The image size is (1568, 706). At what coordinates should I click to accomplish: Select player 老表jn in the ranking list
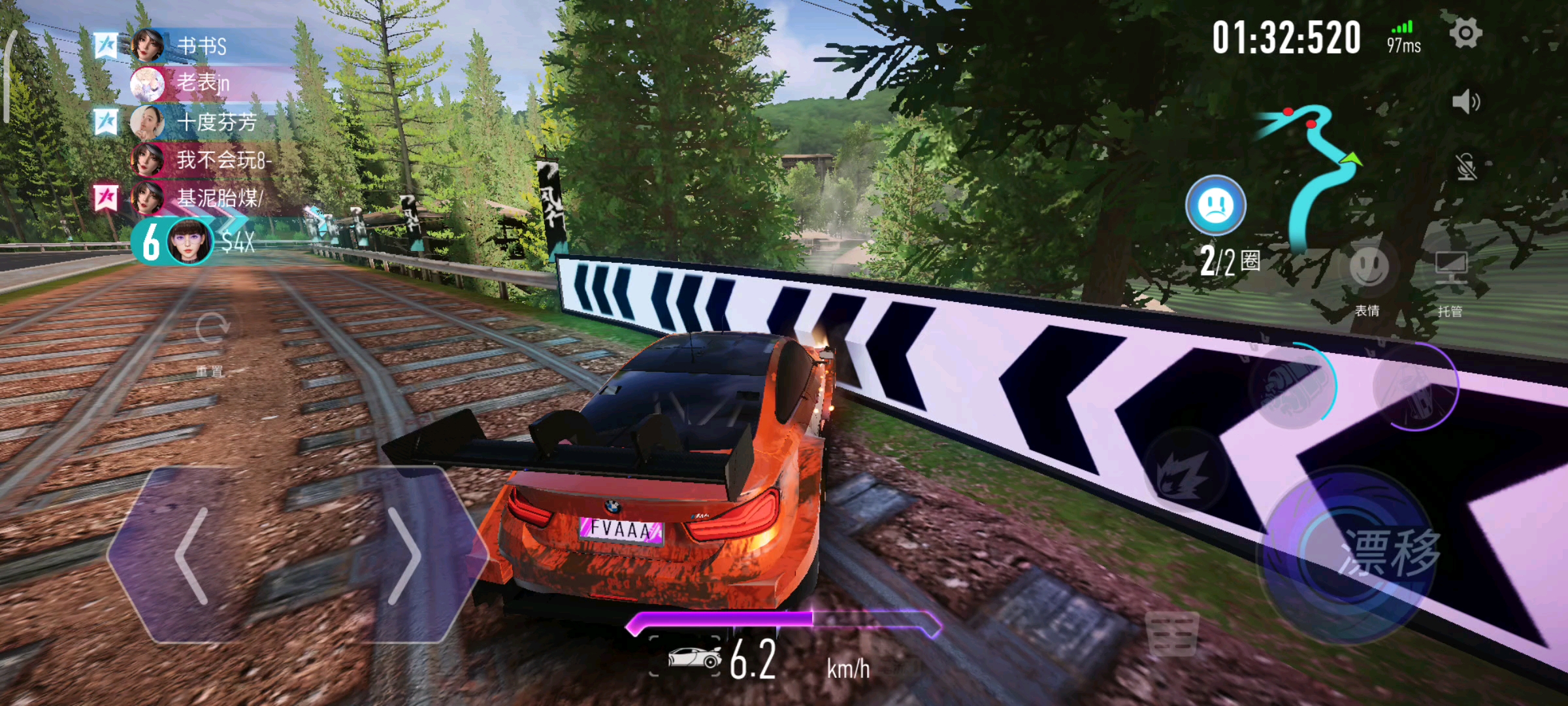click(203, 83)
